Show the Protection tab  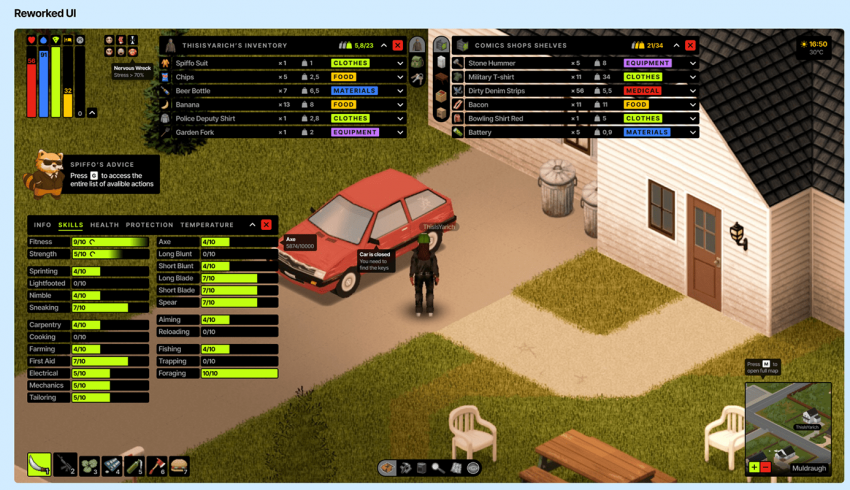click(149, 225)
